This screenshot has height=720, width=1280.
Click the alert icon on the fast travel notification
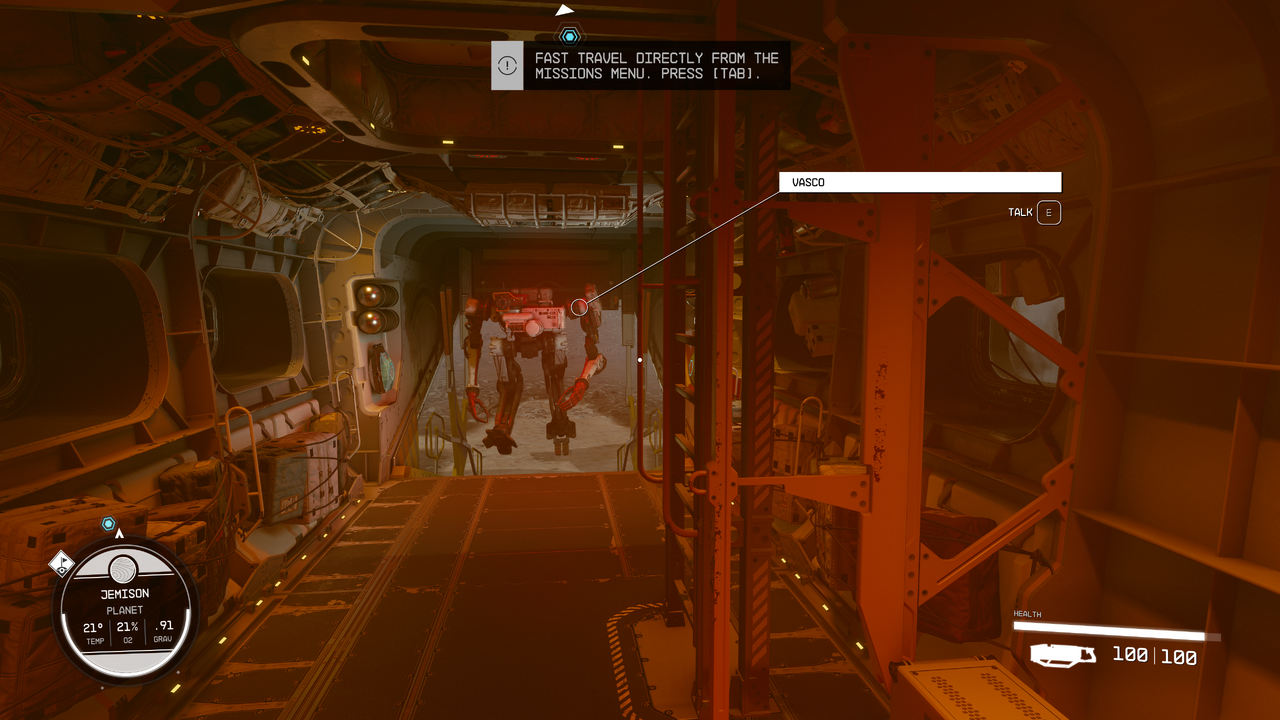[x=507, y=66]
